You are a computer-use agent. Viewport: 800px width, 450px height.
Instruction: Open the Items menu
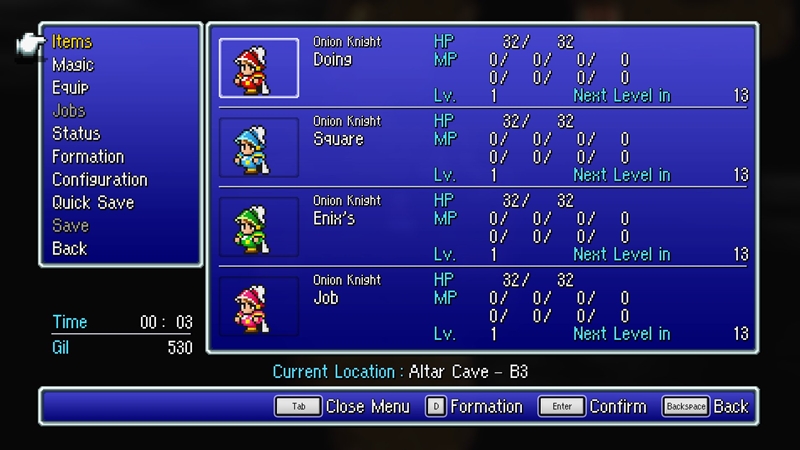coord(72,42)
